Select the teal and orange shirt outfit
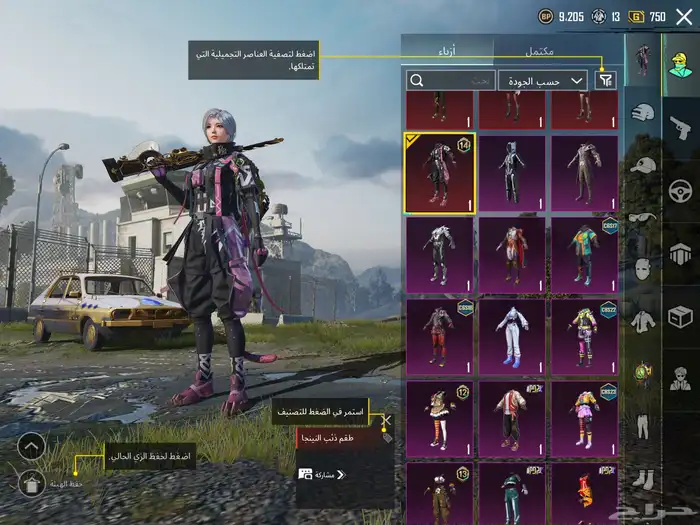Viewport: 700px width, 525px height. pyautogui.click(x=584, y=255)
